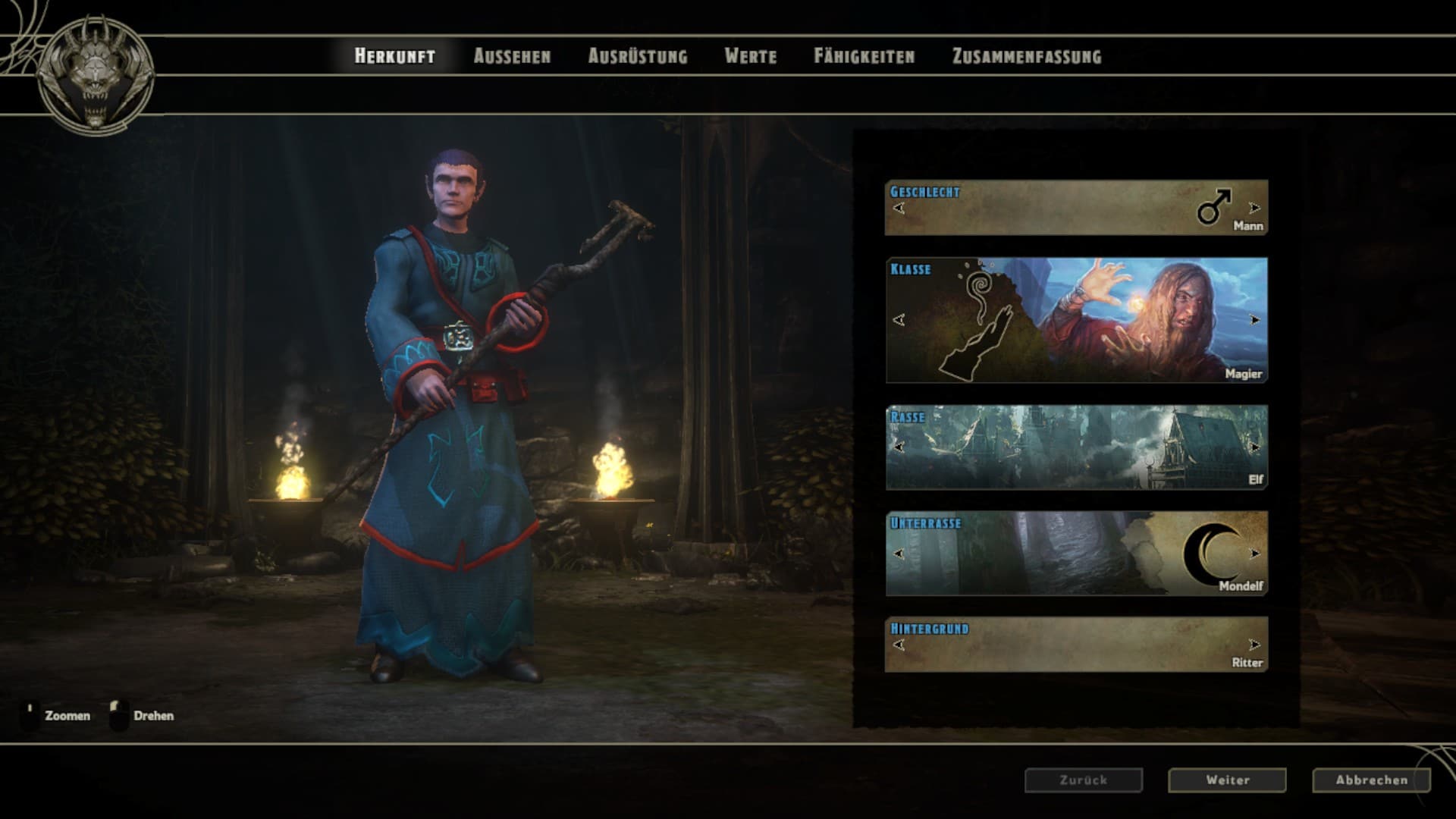Cycle Rasse forward with right arrow

pyautogui.click(x=1254, y=447)
